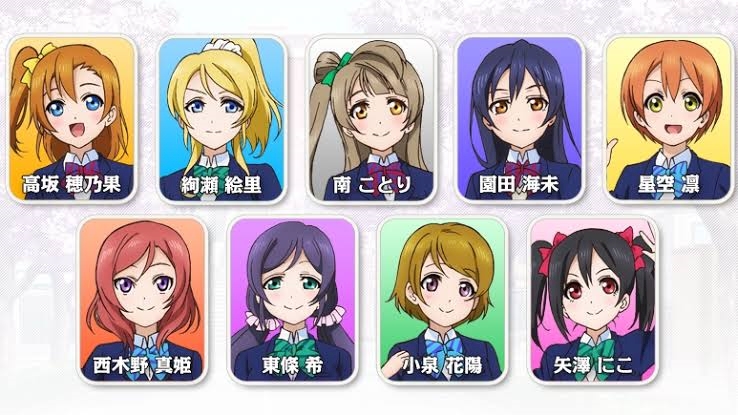Viewport: 738px width, 415px height.
Task: Select the 高坂 穂乃果 character card
Action: click(x=72, y=118)
